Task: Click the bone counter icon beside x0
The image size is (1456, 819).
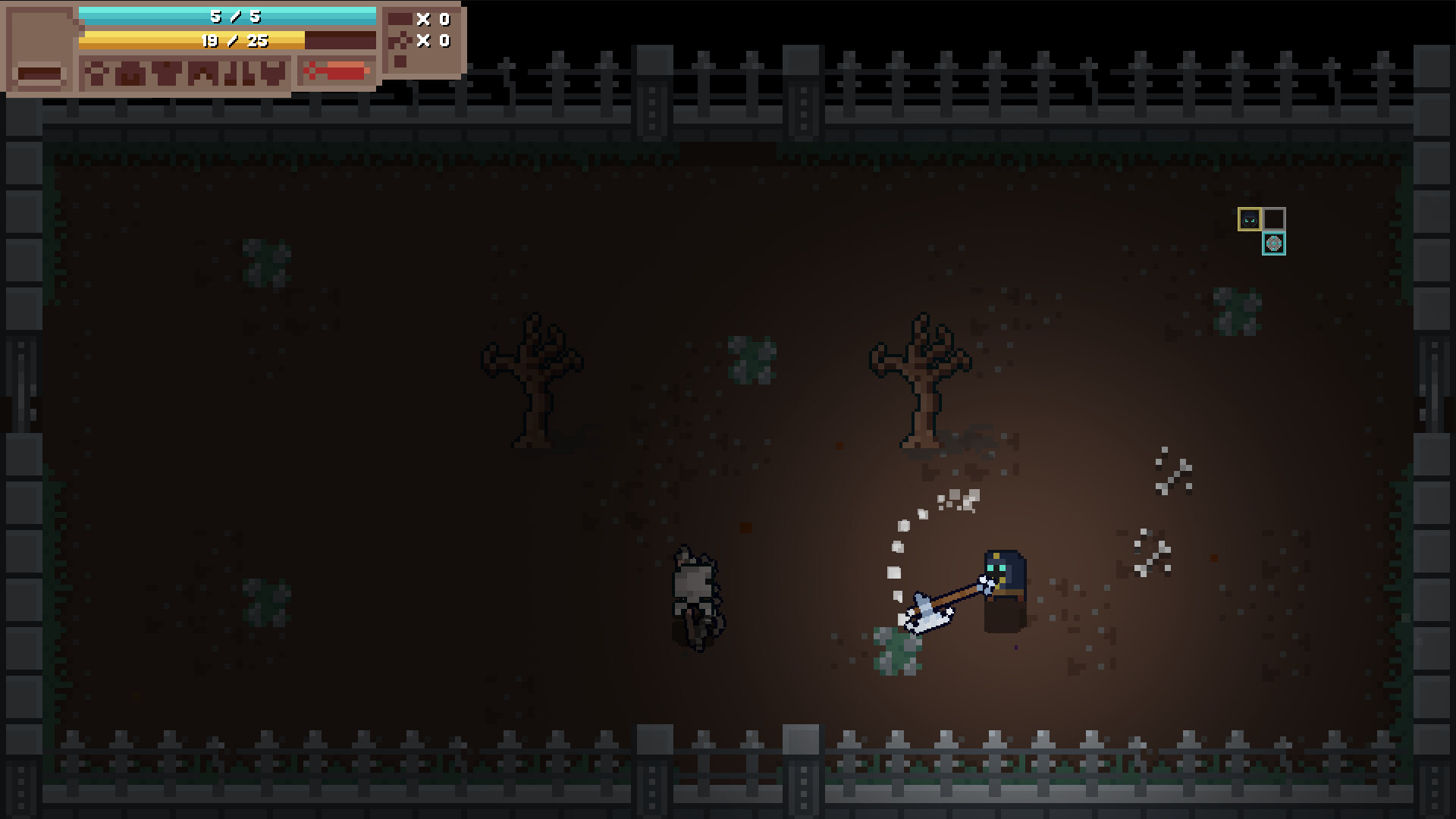Action: click(402, 17)
